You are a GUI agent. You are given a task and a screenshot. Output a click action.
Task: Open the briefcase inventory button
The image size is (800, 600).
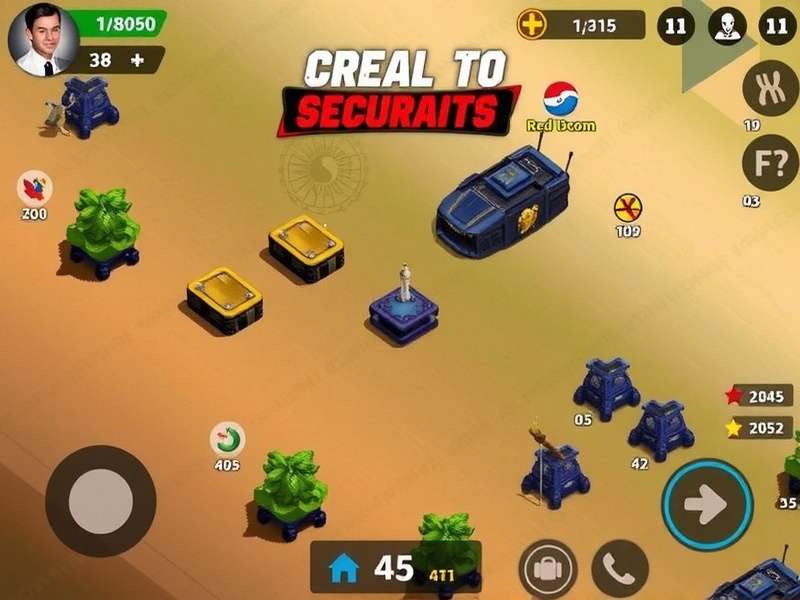coord(548,569)
